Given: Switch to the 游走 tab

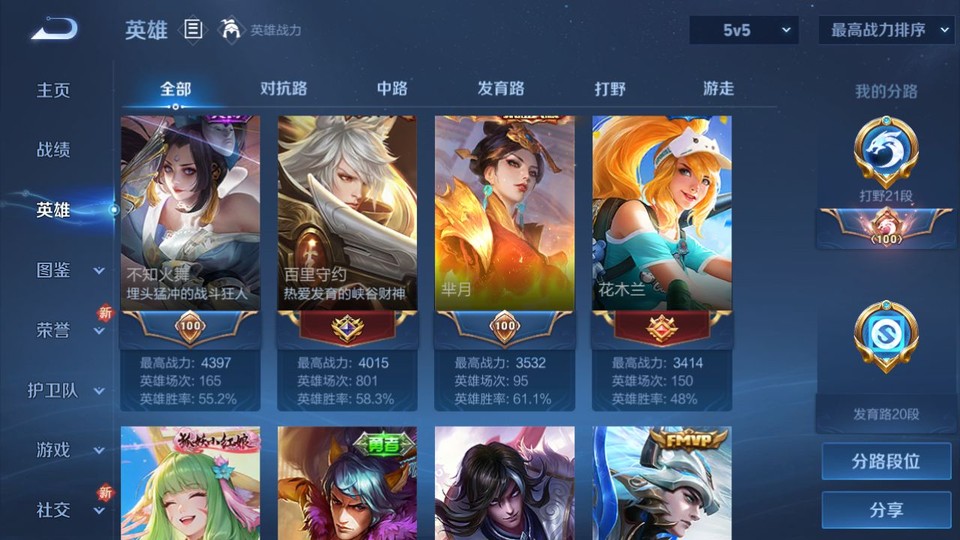Looking at the screenshot, I should [x=718, y=89].
